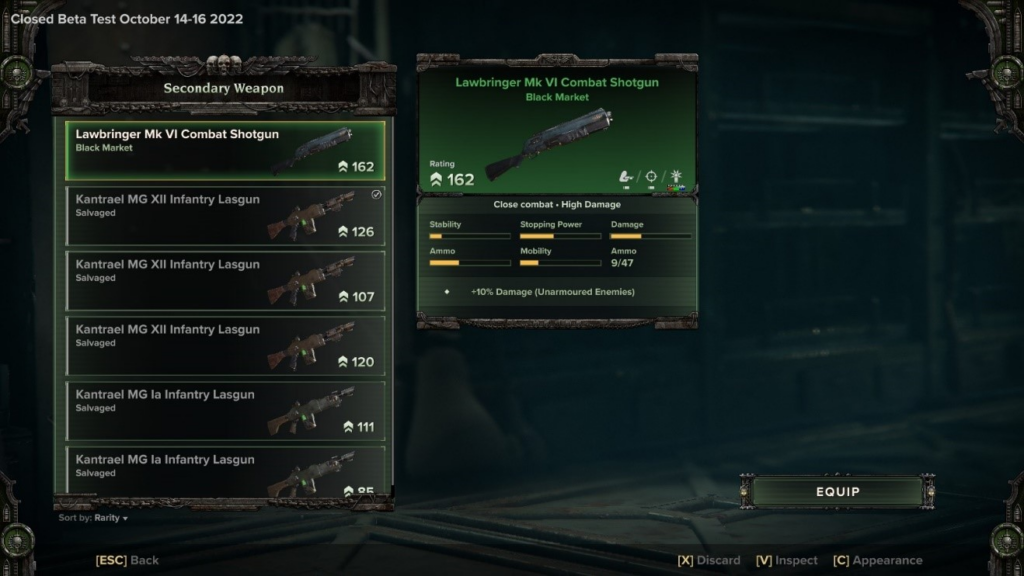Equip the selected Lawbringer shotgun
Image resolution: width=1024 pixels, height=576 pixels.
coord(837,491)
